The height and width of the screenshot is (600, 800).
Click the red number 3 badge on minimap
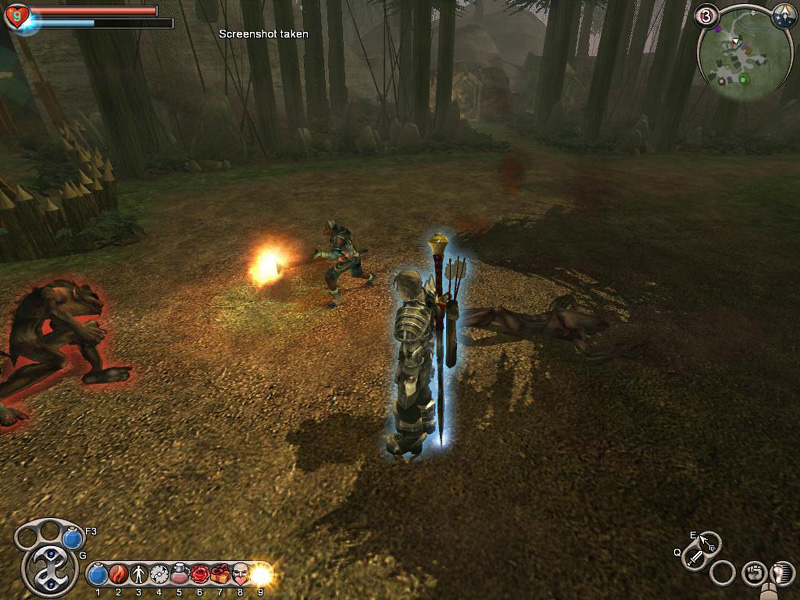pyautogui.click(x=707, y=15)
